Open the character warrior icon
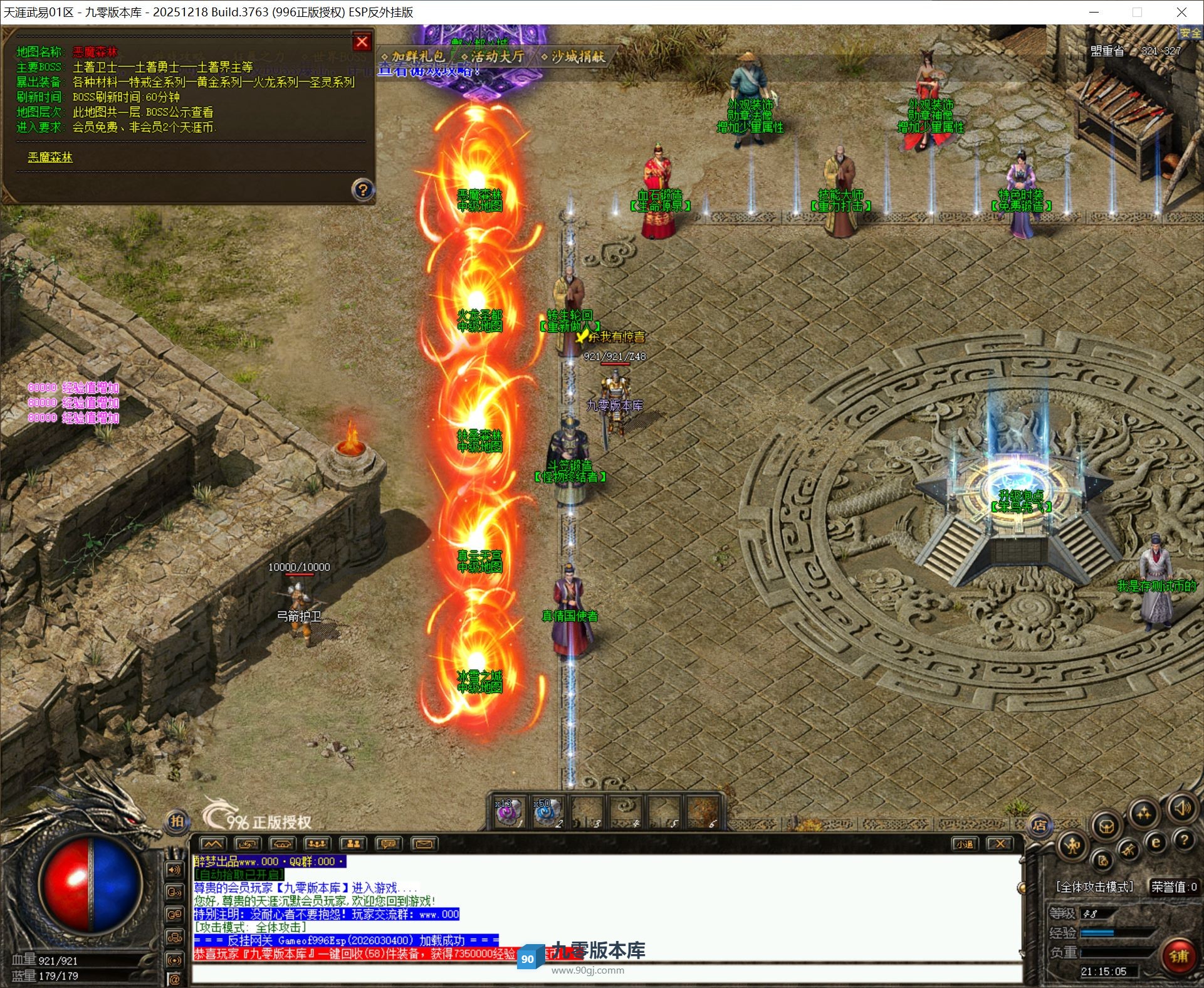The width and height of the screenshot is (1204, 988). coord(1072,847)
